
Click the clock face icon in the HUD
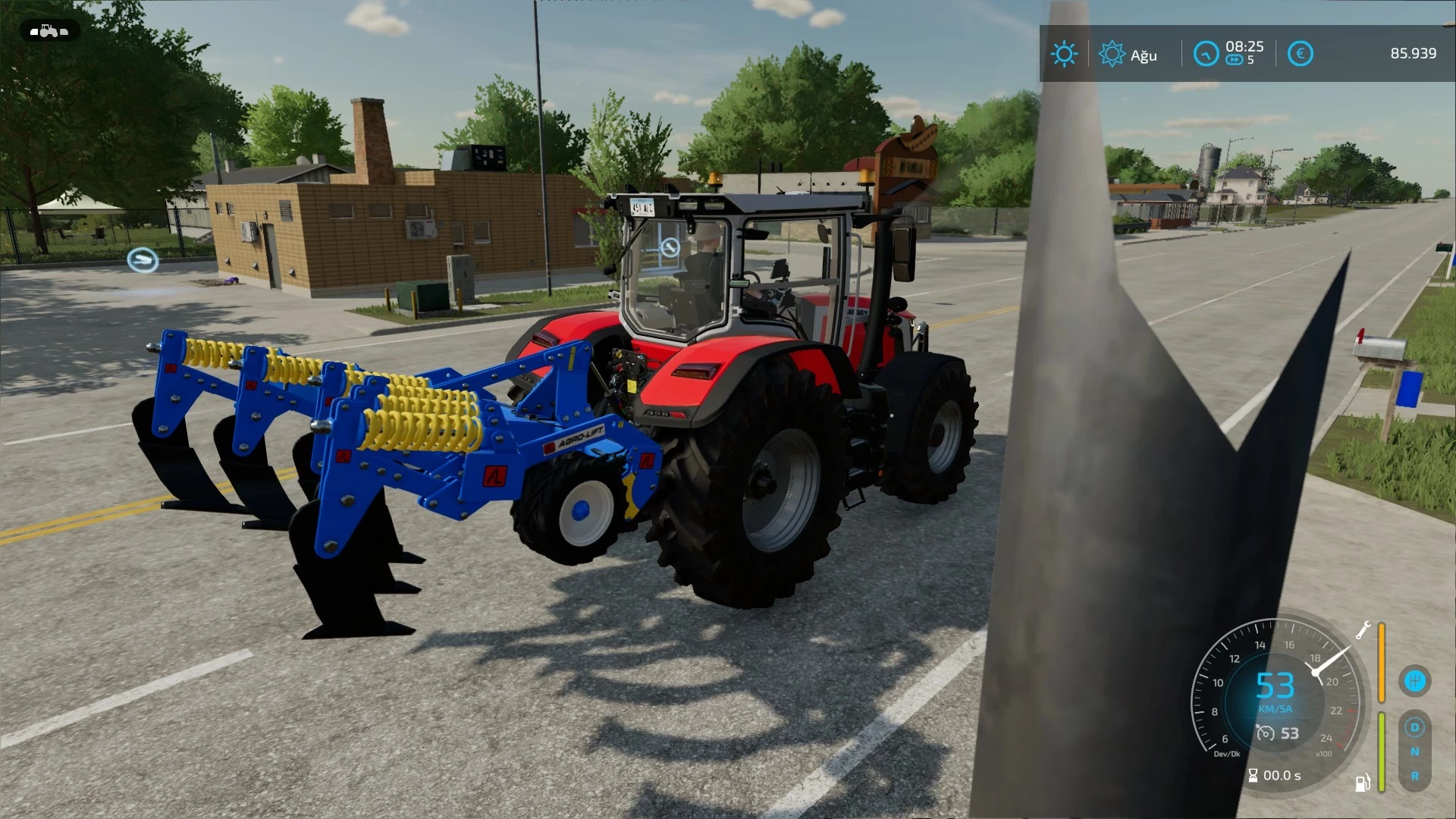[1207, 53]
